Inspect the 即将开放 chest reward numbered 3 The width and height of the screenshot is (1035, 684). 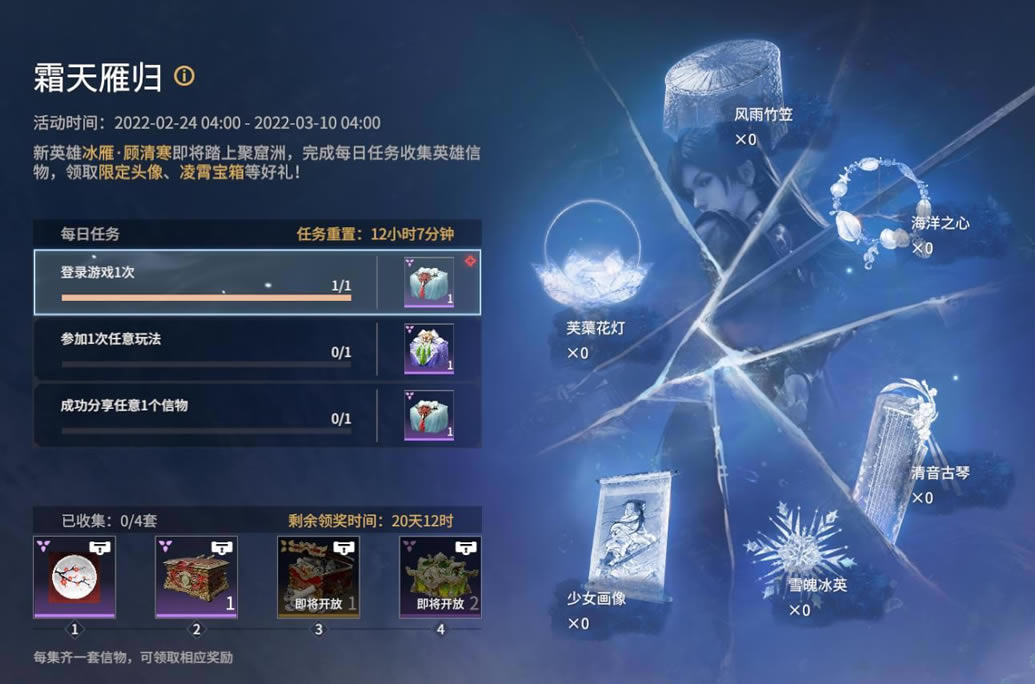point(318,577)
